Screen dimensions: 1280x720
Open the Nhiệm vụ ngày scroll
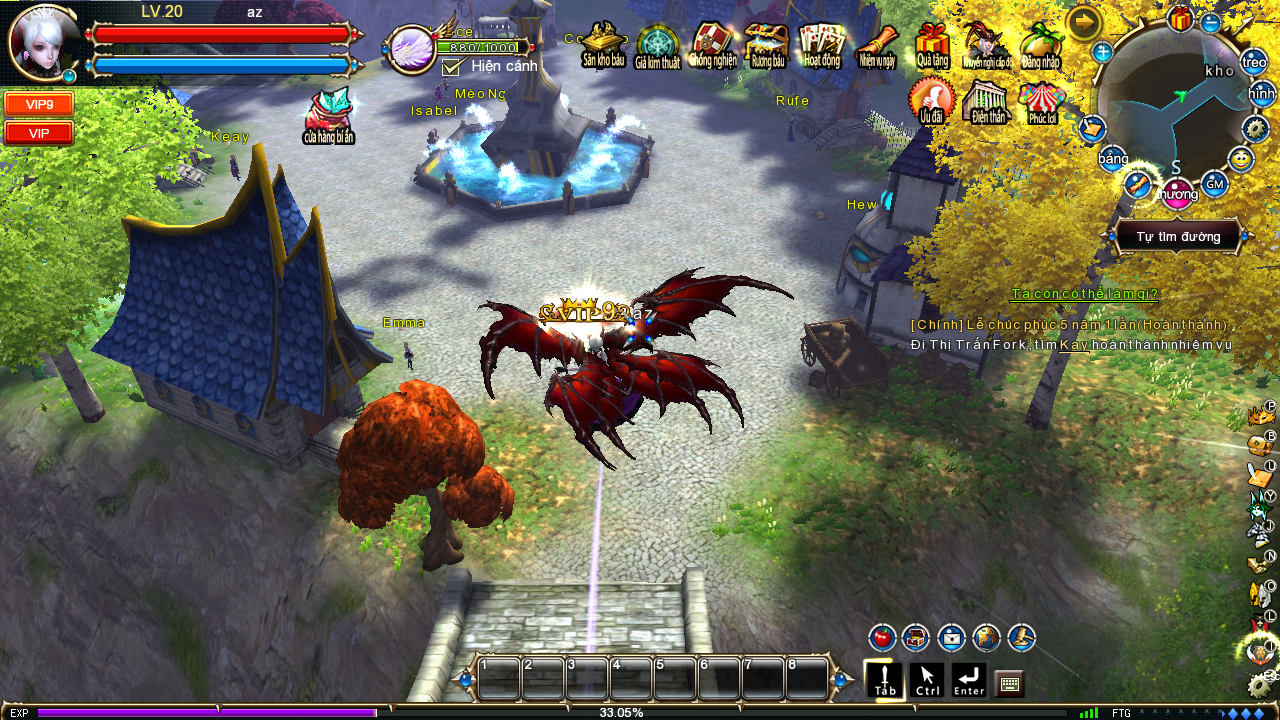877,45
